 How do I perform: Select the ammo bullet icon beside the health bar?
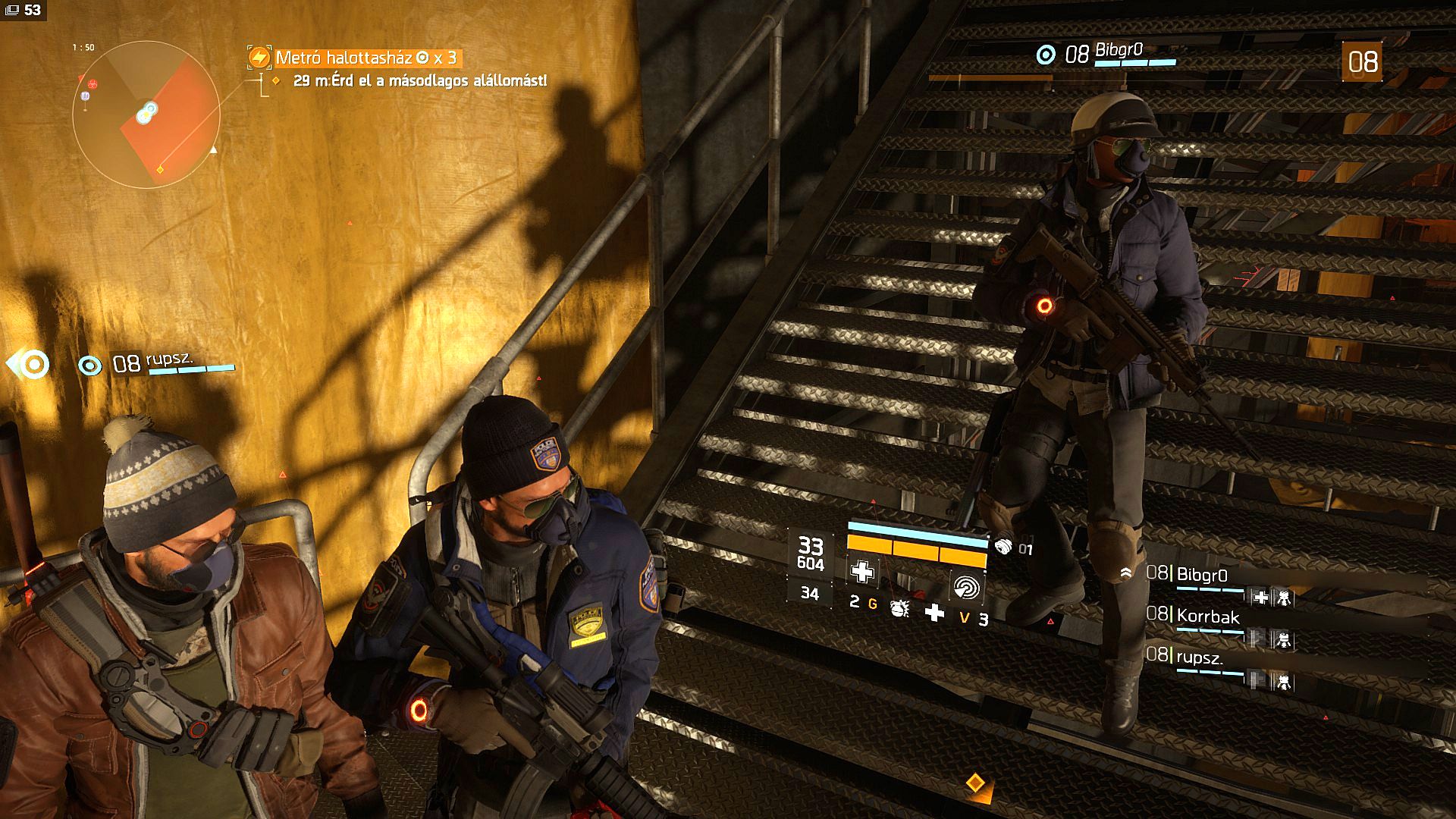tap(1003, 546)
